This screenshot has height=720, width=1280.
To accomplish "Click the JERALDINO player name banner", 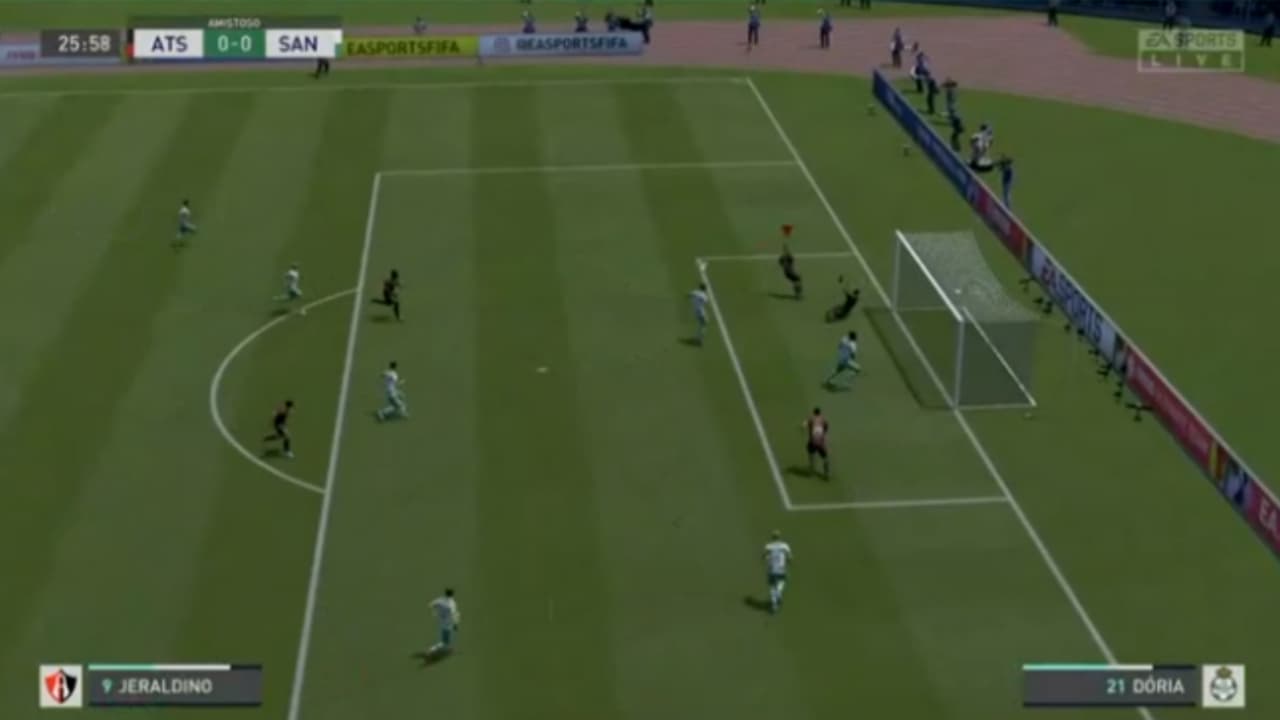I will pyautogui.click(x=166, y=685).
